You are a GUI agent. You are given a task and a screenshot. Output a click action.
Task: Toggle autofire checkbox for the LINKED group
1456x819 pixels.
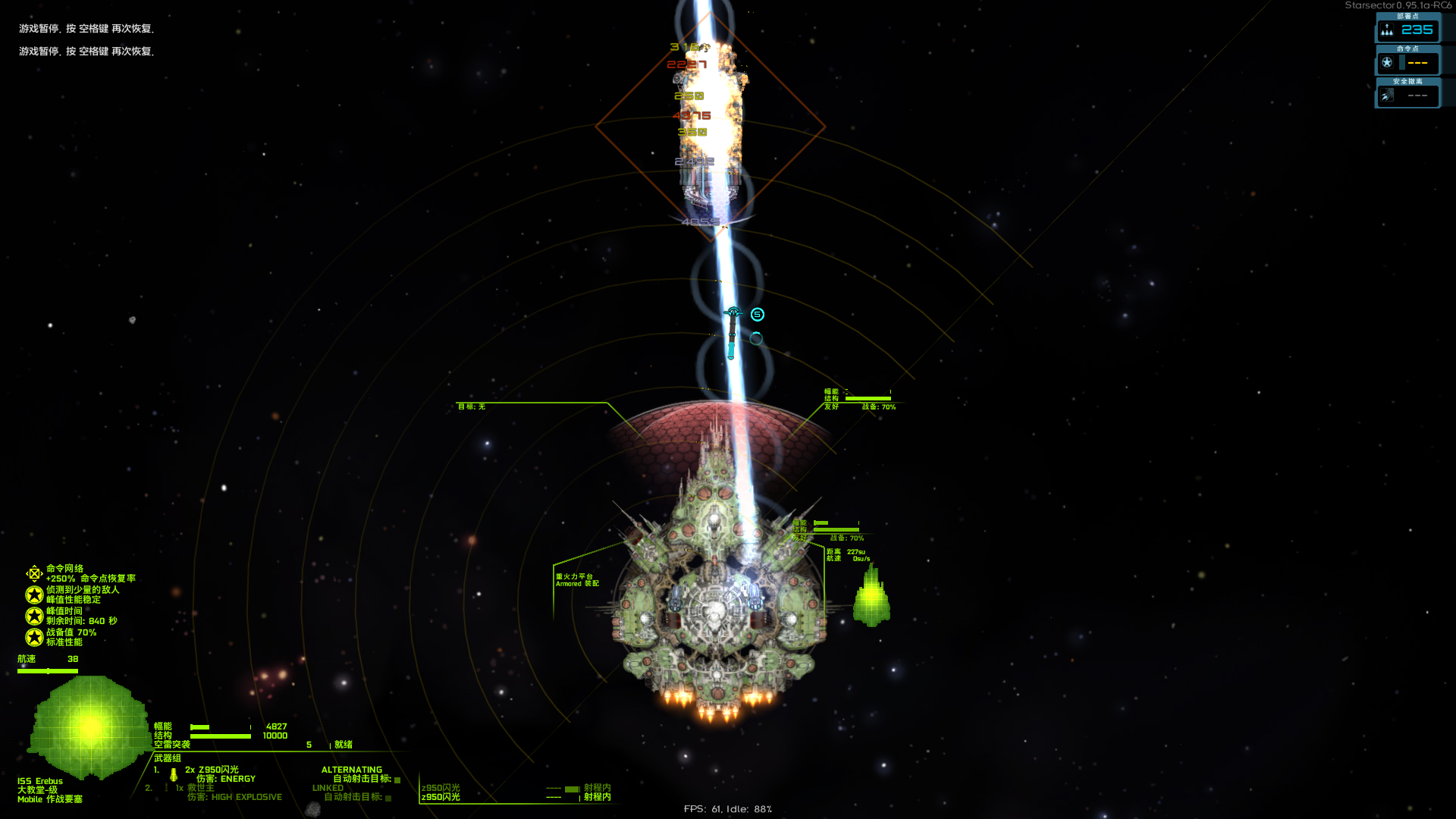pos(388,798)
